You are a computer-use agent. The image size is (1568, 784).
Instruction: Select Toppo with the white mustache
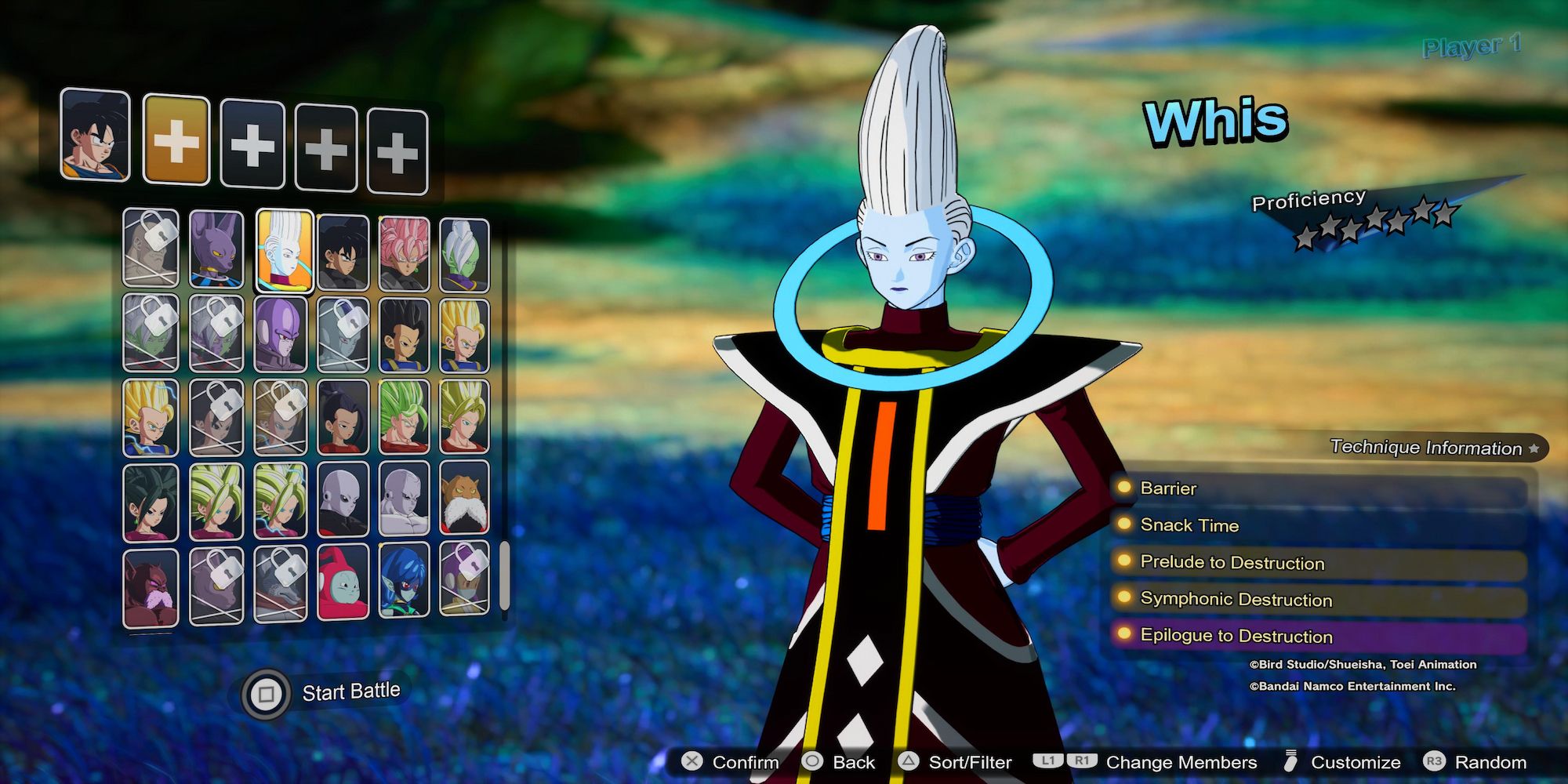[464, 499]
